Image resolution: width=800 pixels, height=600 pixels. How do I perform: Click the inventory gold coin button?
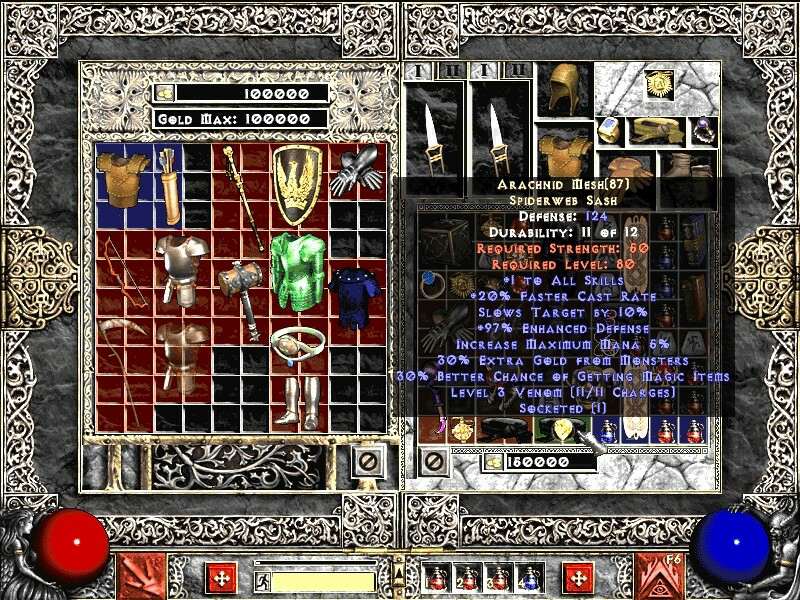493,462
